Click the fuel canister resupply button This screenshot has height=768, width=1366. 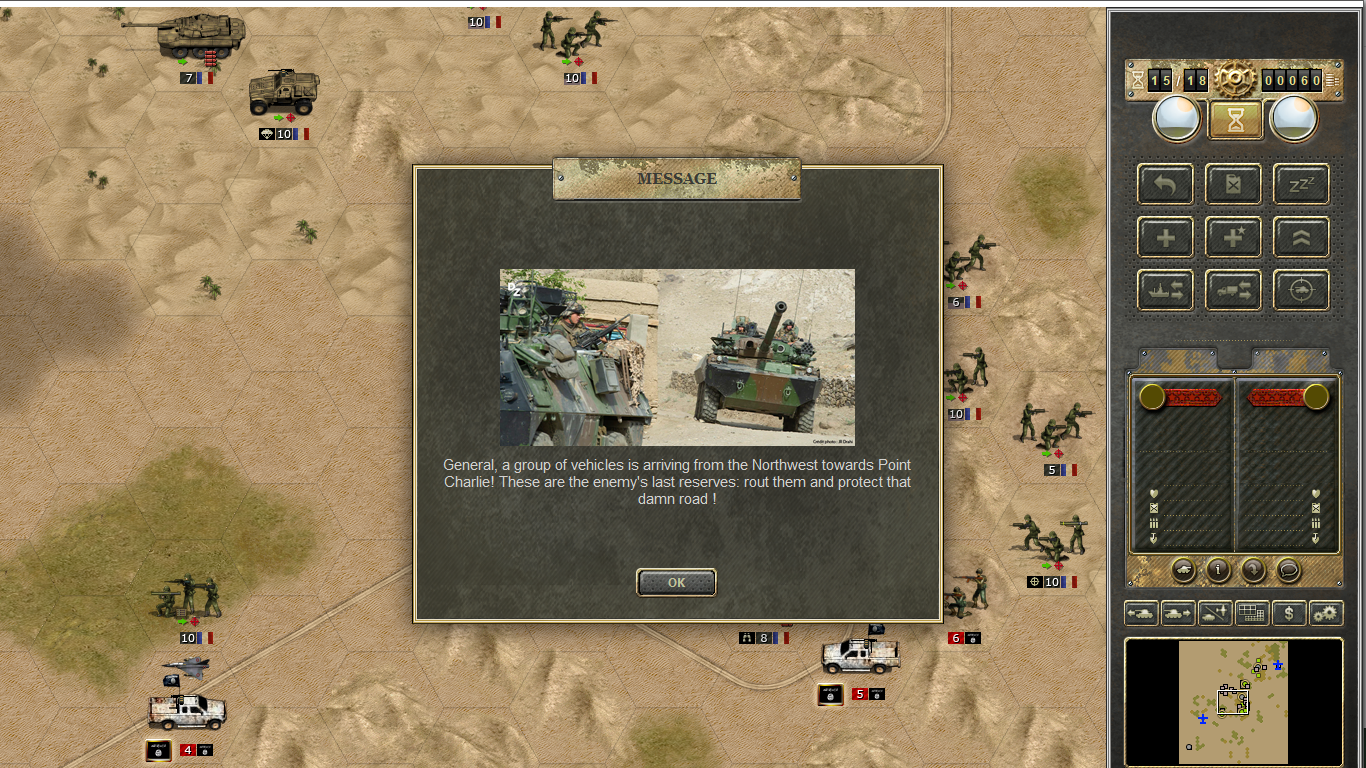[1233, 184]
